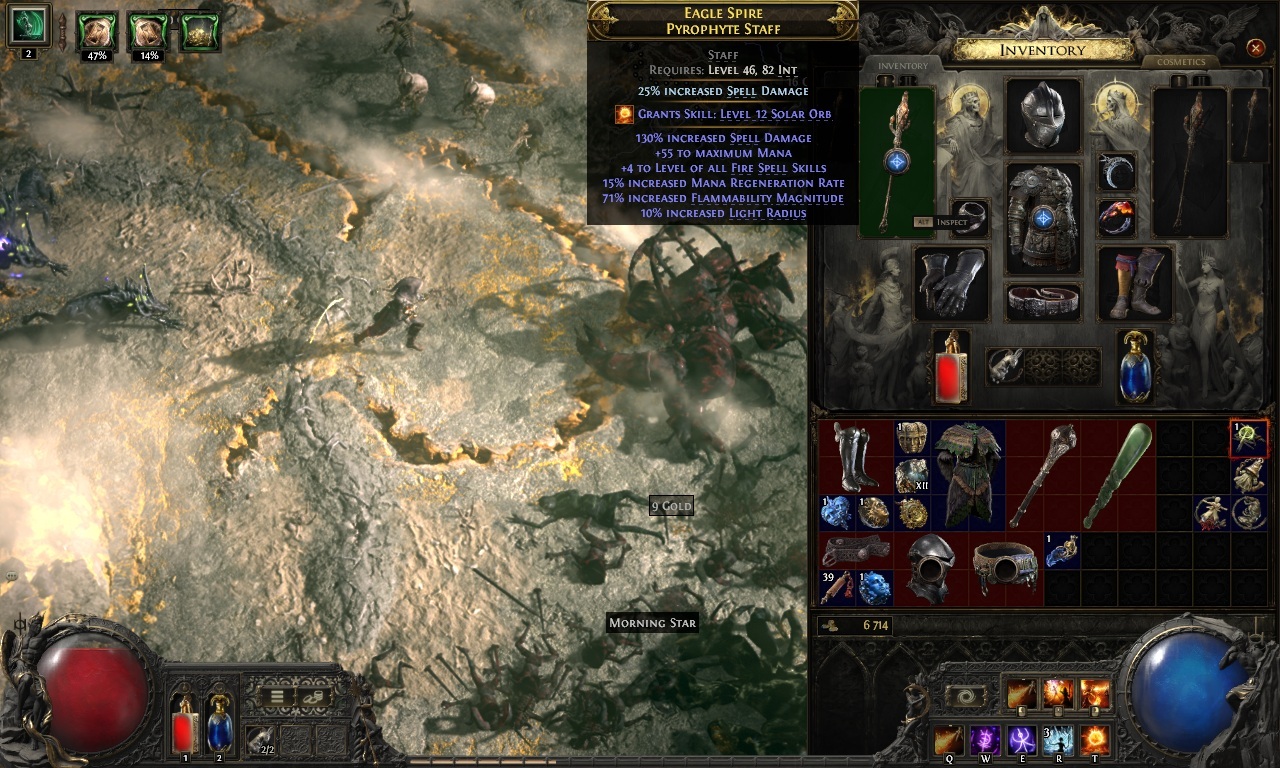
Task: Select the equipped steel helmet
Action: pos(1043,115)
